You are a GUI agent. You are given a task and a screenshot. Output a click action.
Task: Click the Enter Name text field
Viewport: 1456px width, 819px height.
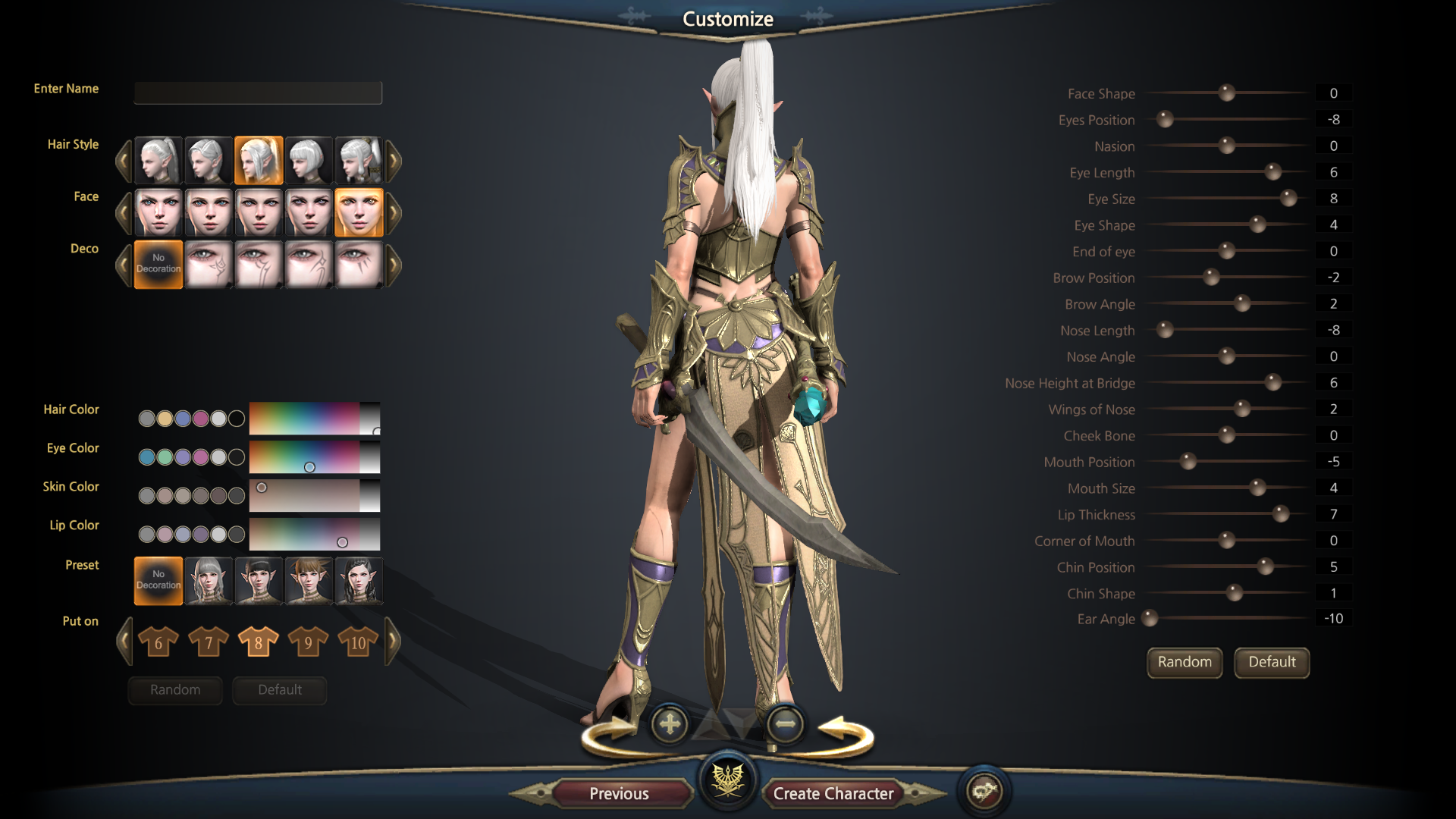[x=258, y=93]
